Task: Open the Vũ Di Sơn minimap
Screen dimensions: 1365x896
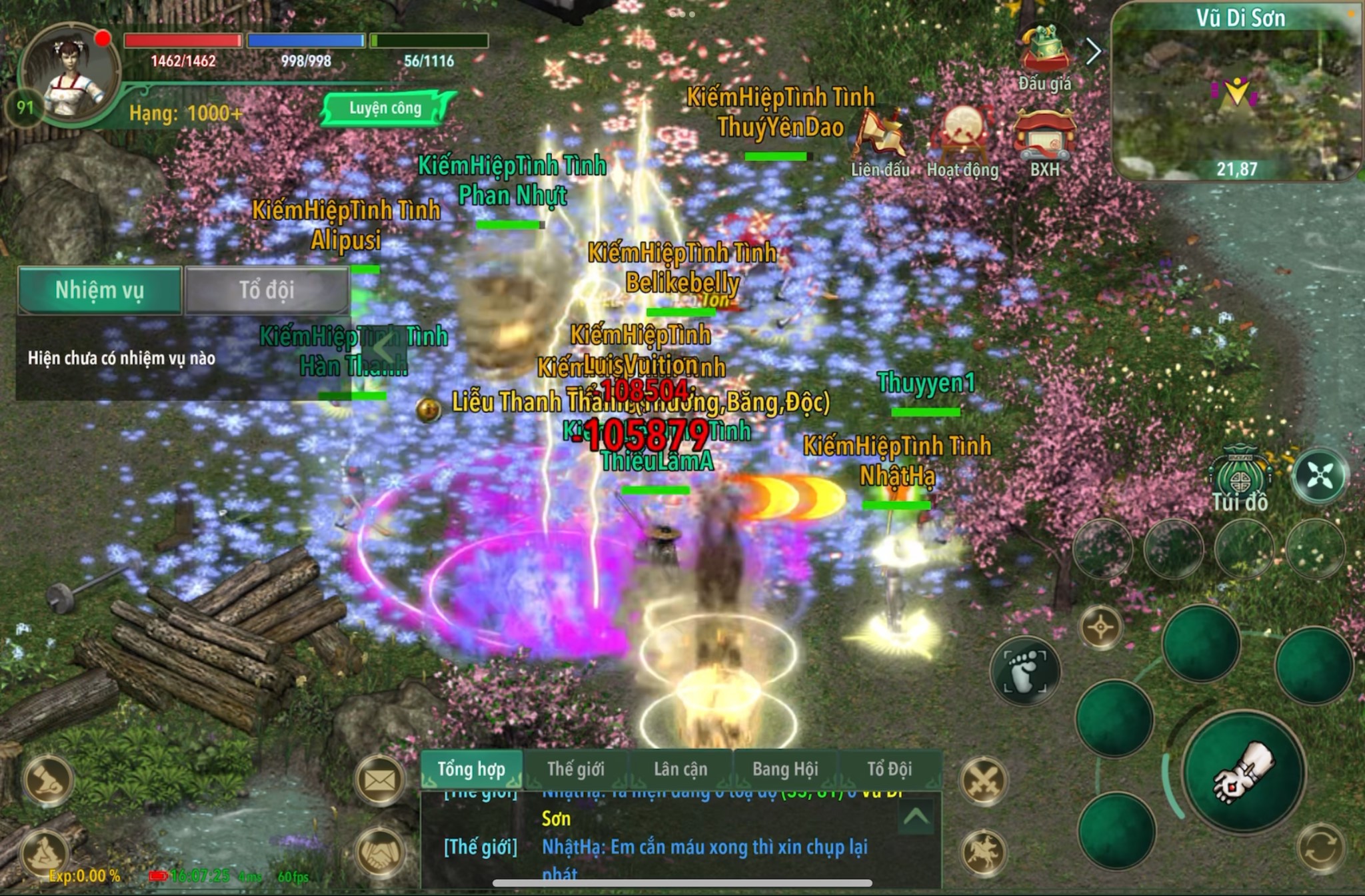Action: pos(1237,93)
